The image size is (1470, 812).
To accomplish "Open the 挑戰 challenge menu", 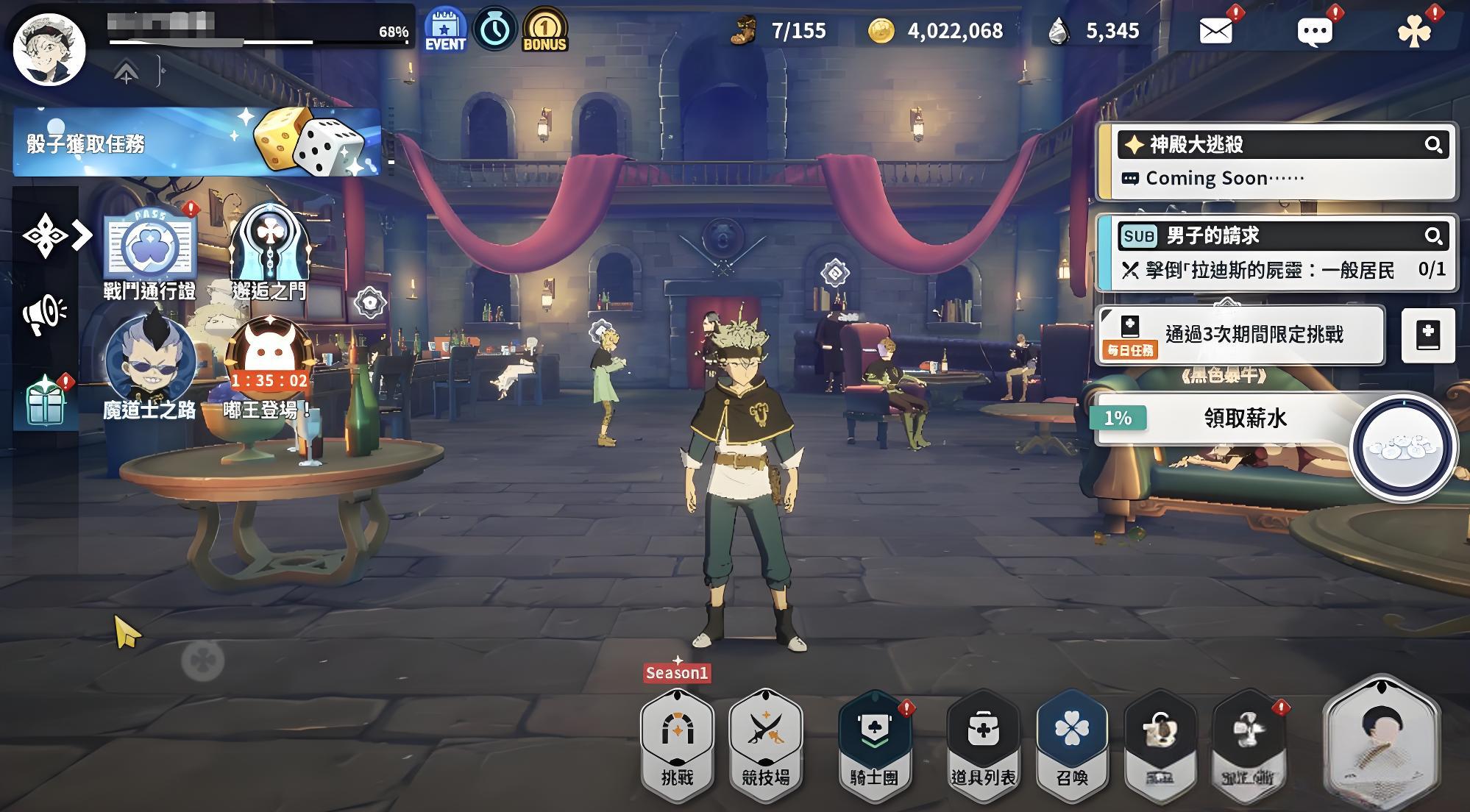I will (x=677, y=743).
